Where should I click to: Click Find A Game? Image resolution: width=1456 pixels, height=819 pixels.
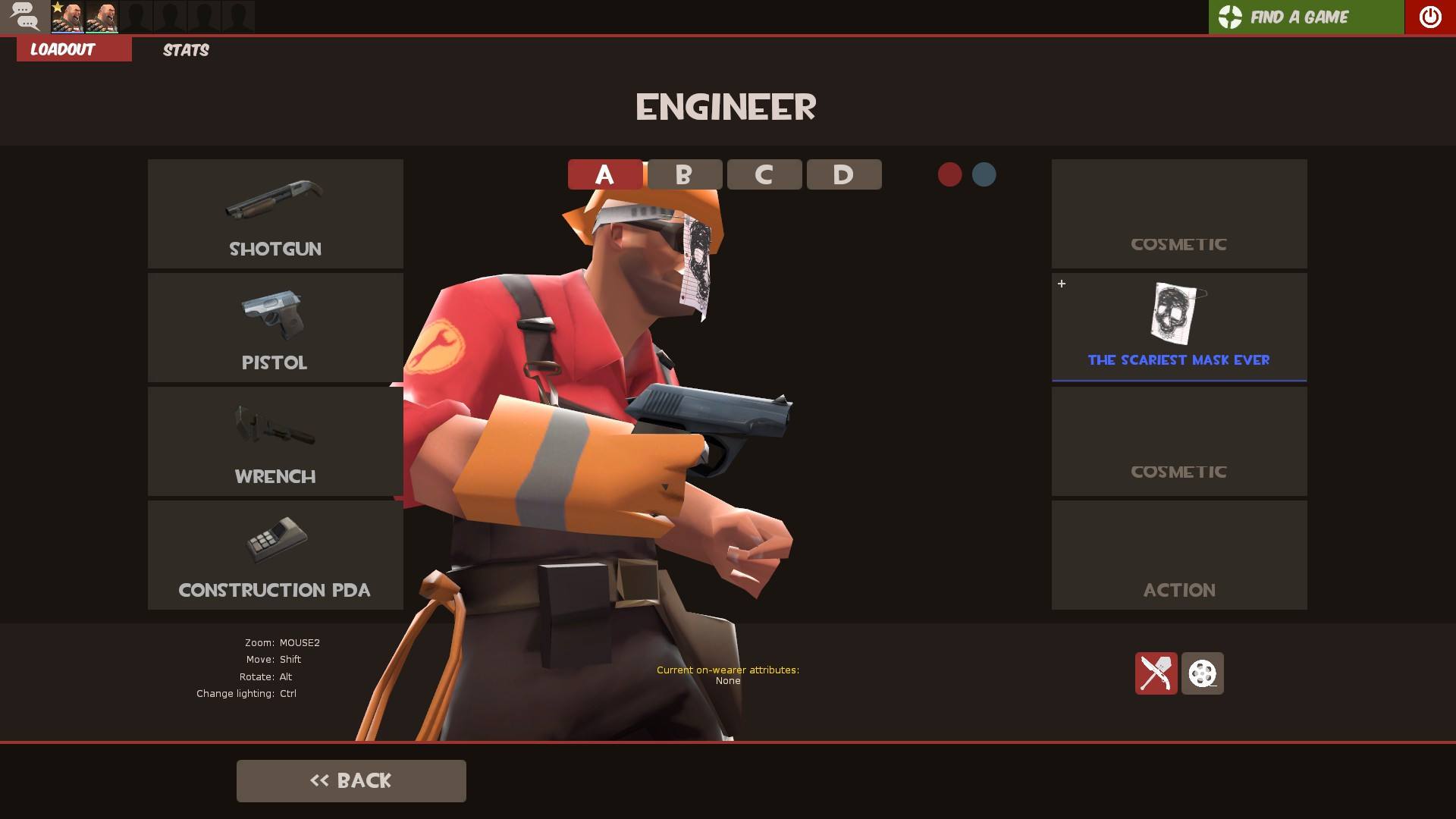pos(1300,16)
